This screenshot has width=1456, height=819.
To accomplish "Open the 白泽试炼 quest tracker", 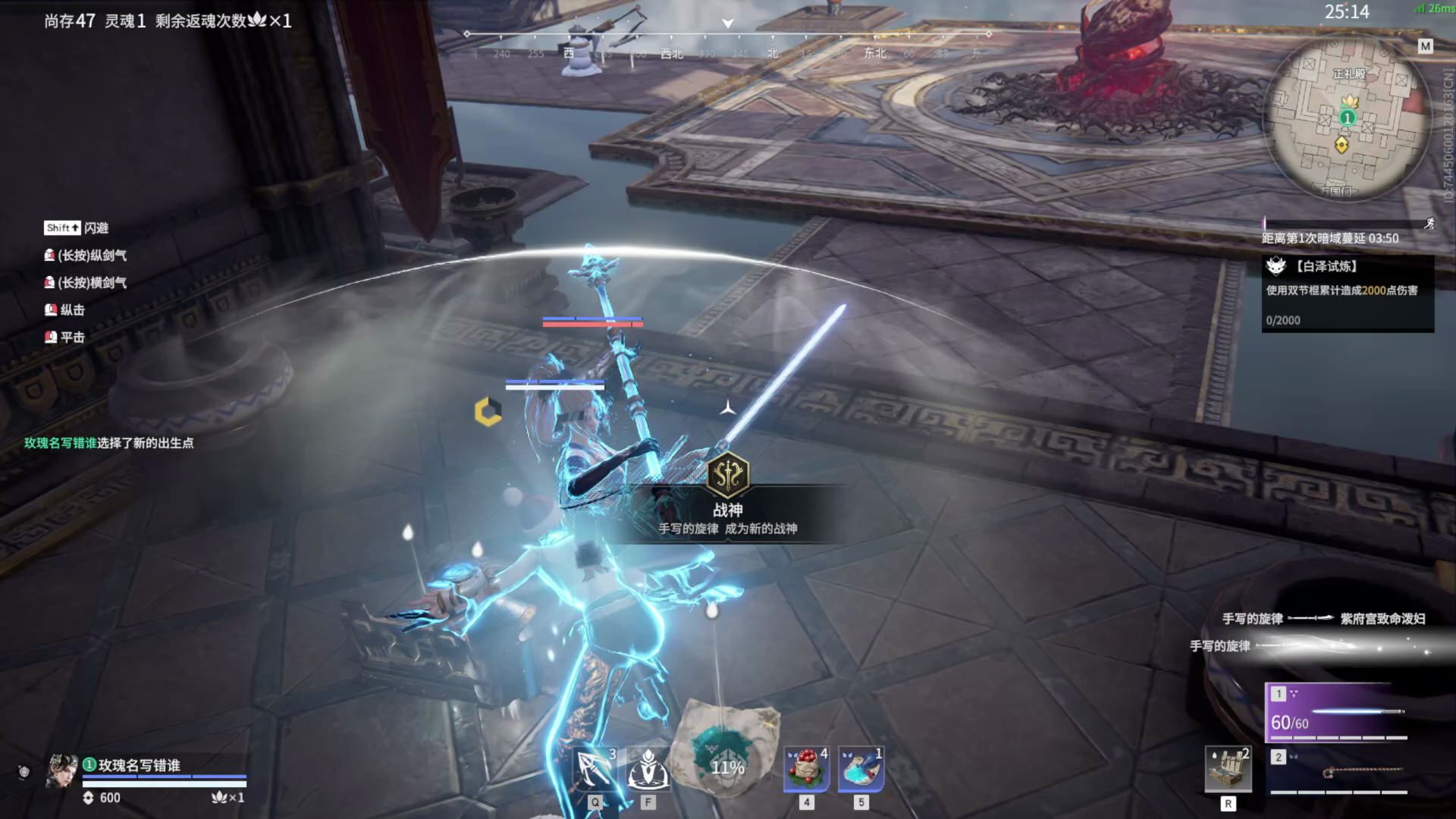I will [x=1348, y=293].
